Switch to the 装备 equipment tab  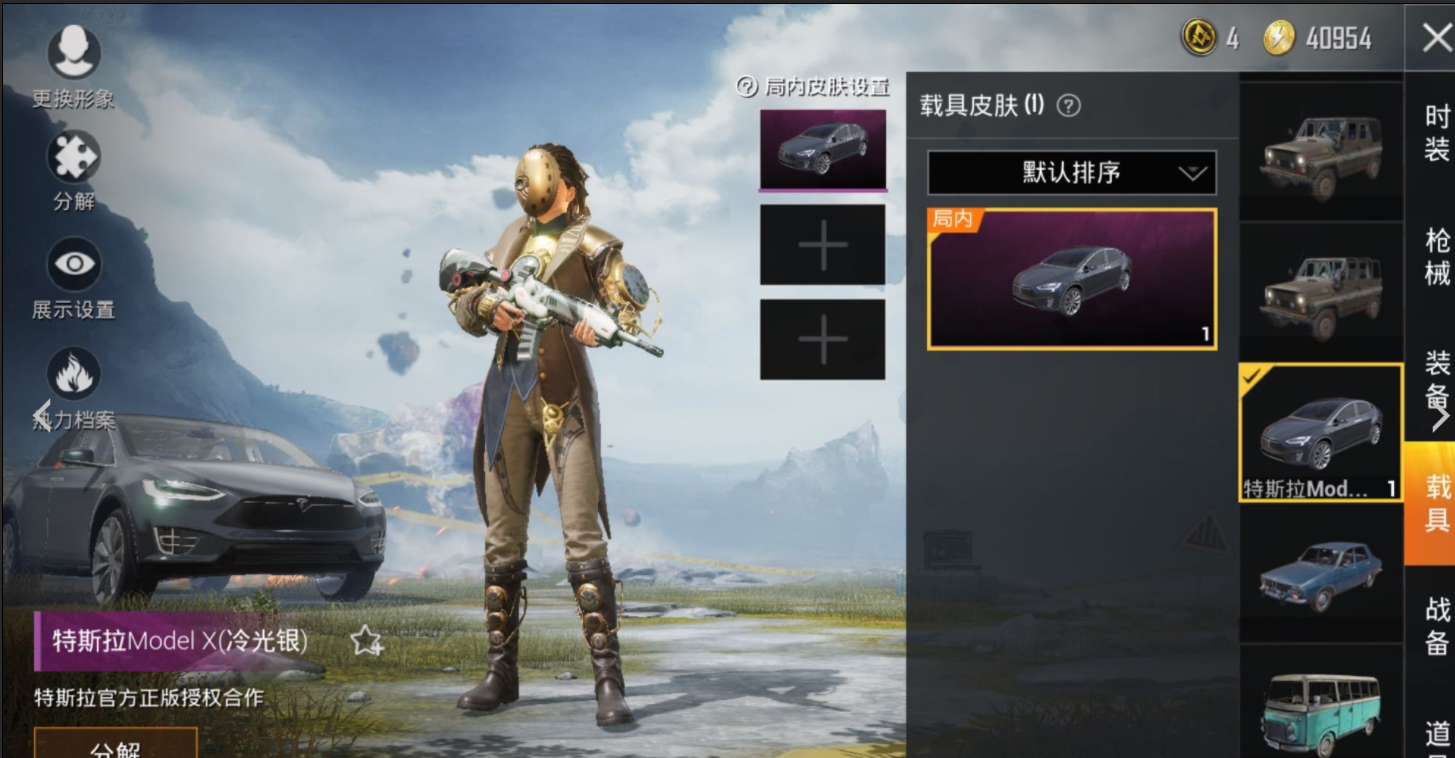click(x=1437, y=378)
